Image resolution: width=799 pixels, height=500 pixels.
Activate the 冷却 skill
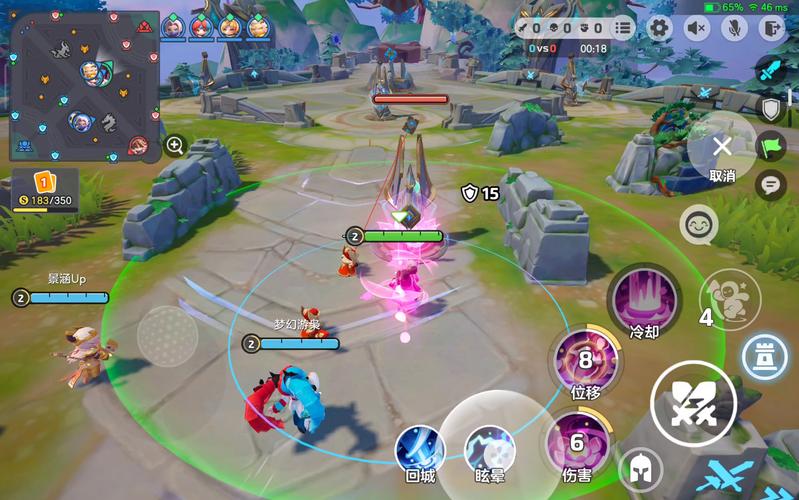coord(644,299)
